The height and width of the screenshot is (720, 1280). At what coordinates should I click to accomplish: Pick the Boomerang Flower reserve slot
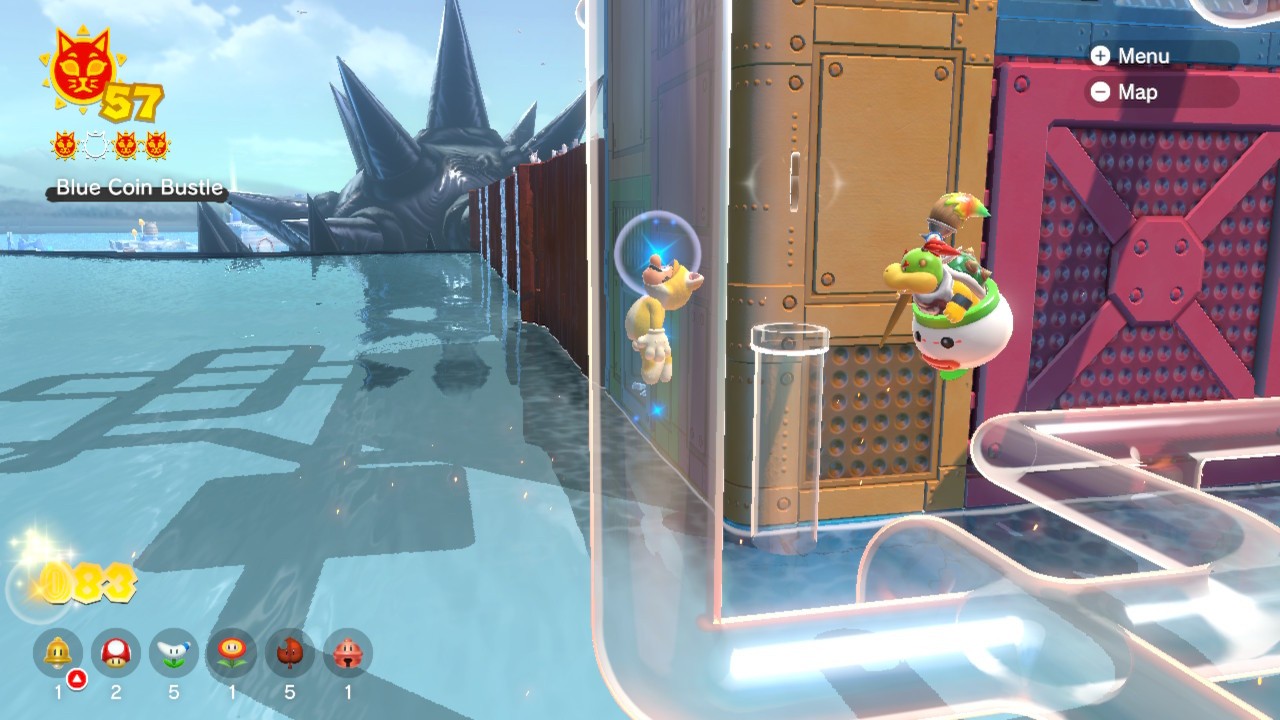[174, 653]
